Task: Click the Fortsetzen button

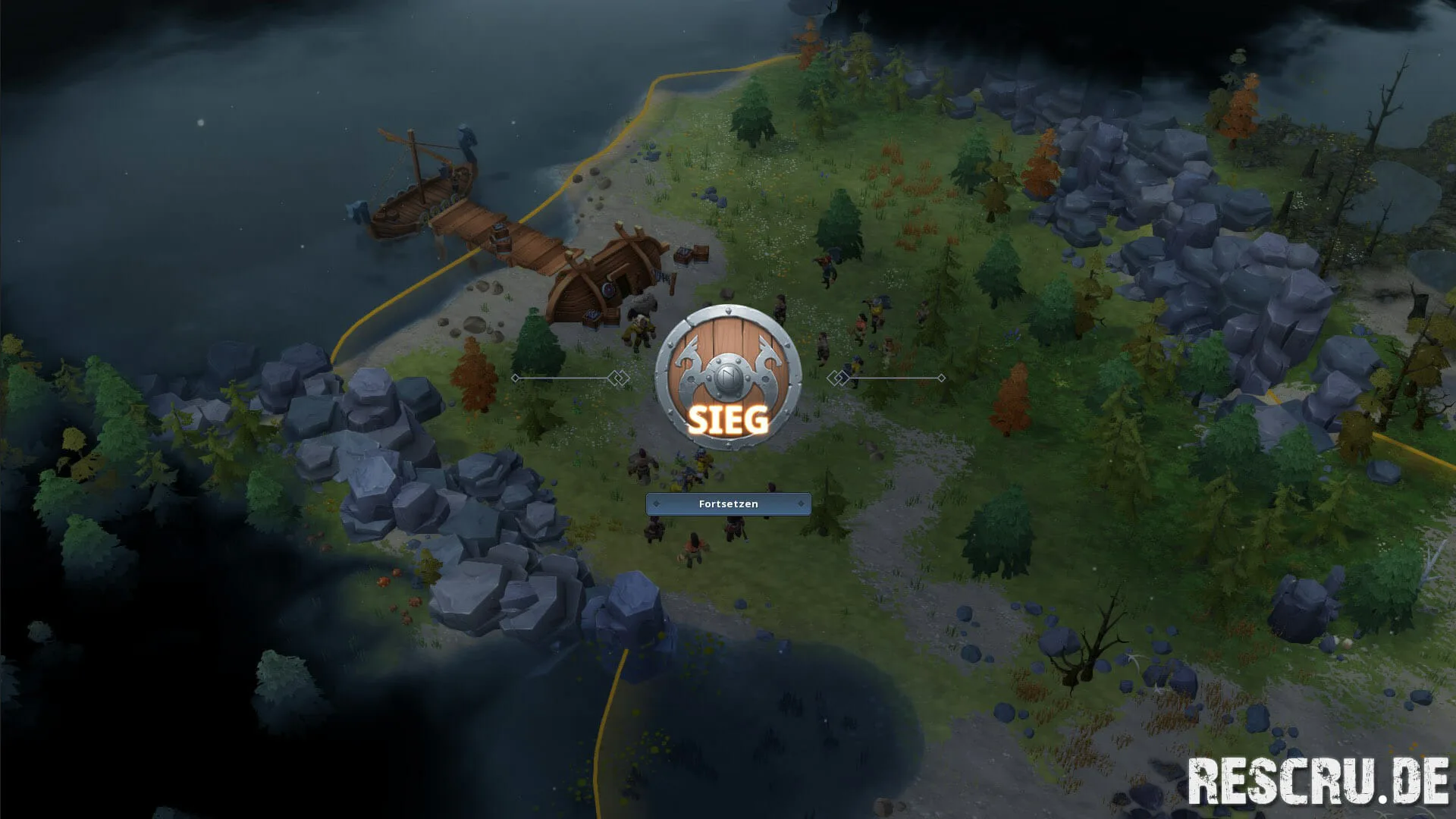Action: click(x=728, y=504)
